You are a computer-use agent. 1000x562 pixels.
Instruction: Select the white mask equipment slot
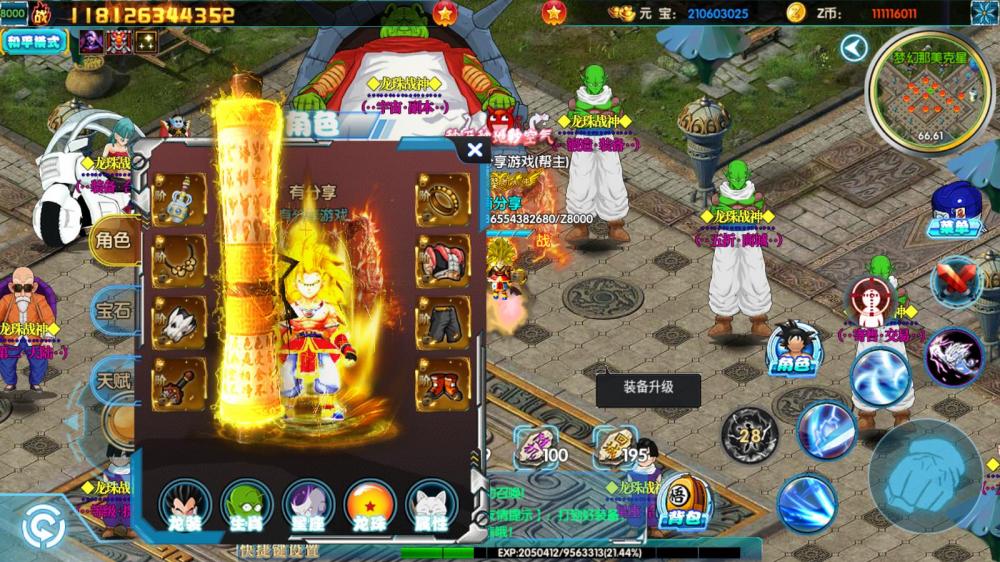(x=179, y=322)
